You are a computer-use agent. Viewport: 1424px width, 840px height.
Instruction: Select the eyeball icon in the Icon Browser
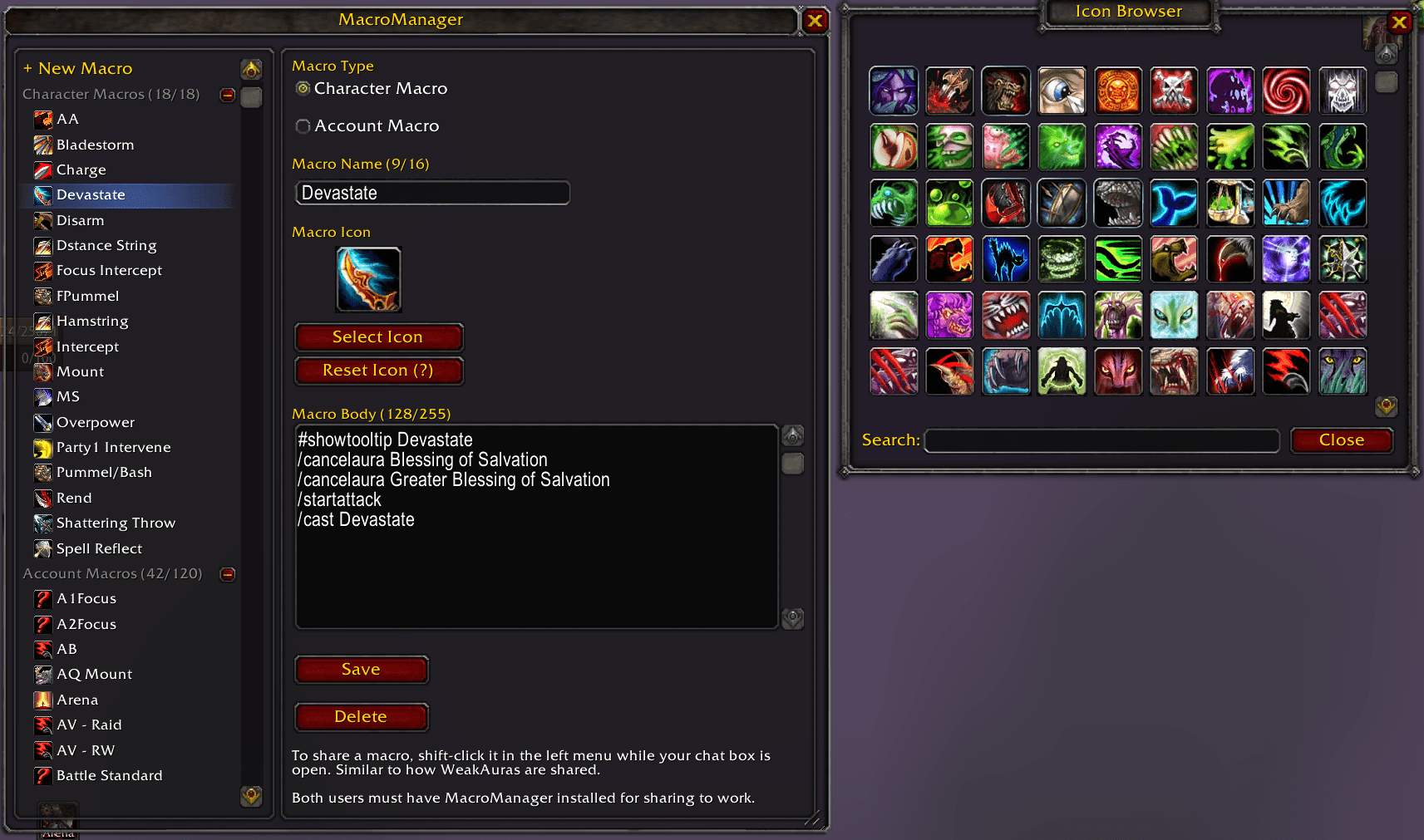pyautogui.click(x=1062, y=91)
